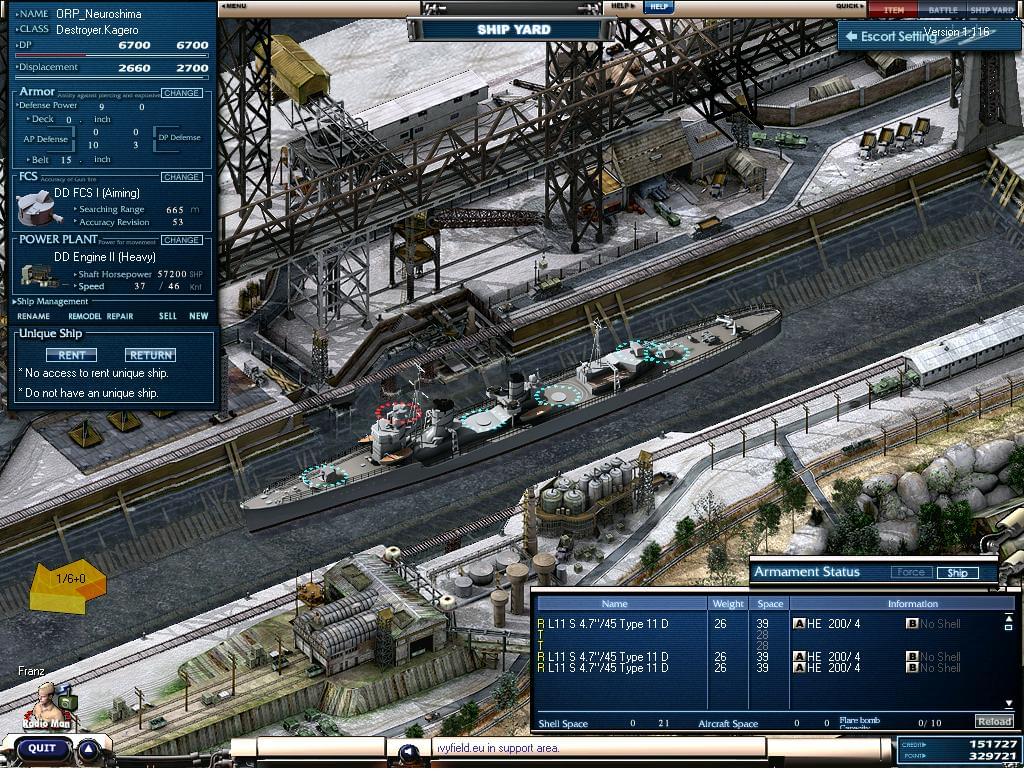This screenshot has height=772, width=1024.
Task: Change the ship's Armor
Action: [181, 93]
